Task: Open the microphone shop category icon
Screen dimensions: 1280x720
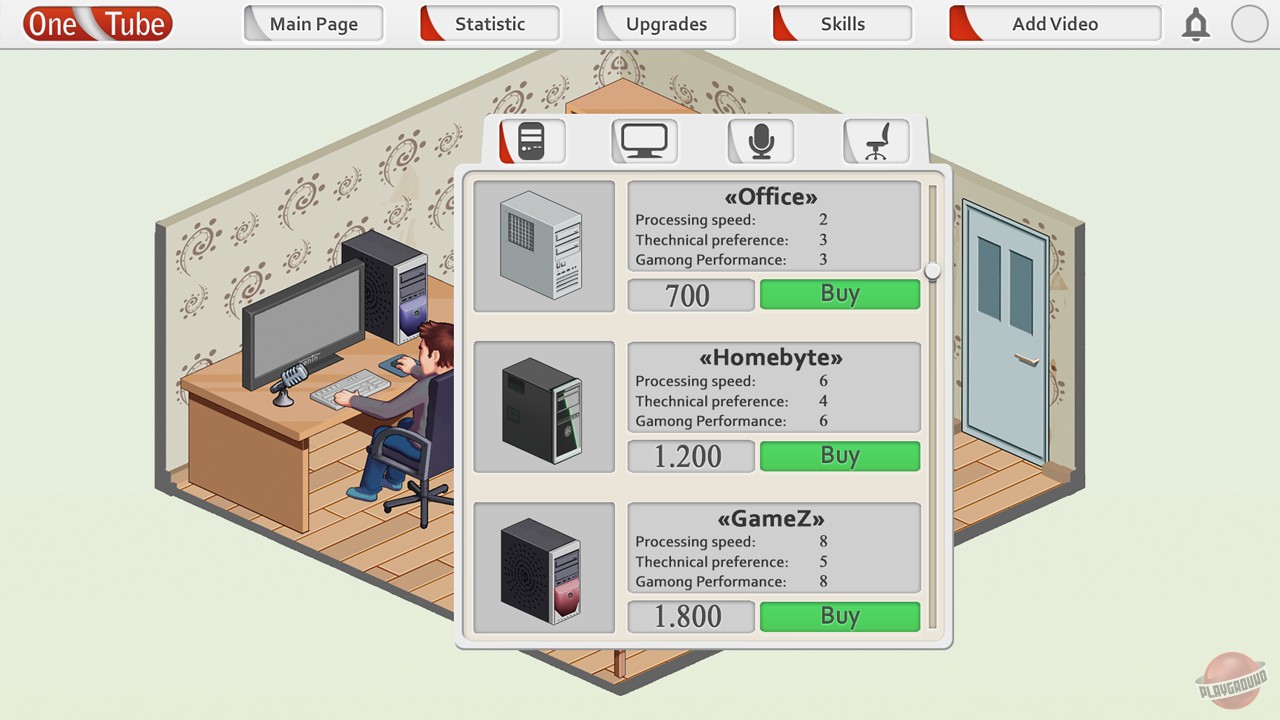Action: click(x=759, y=140)
